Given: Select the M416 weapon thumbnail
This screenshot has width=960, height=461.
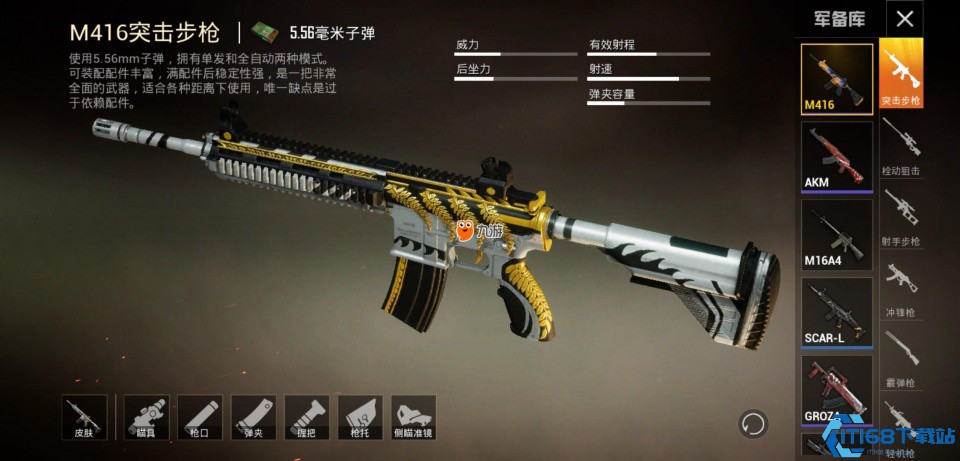Looking at the screenshot, I should [x=837, y=78].
